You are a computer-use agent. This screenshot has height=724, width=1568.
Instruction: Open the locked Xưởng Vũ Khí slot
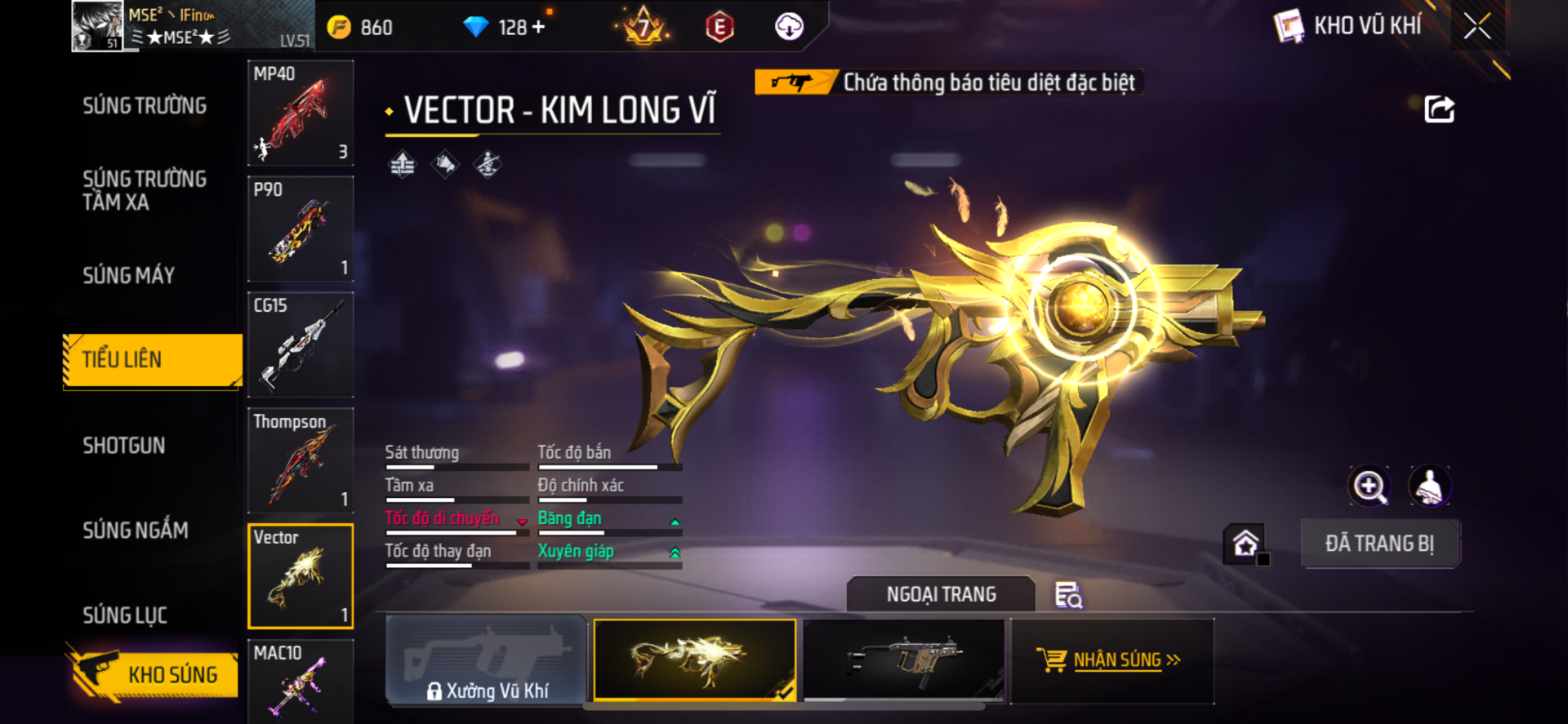pyautogui.click(x=487, y=661)
